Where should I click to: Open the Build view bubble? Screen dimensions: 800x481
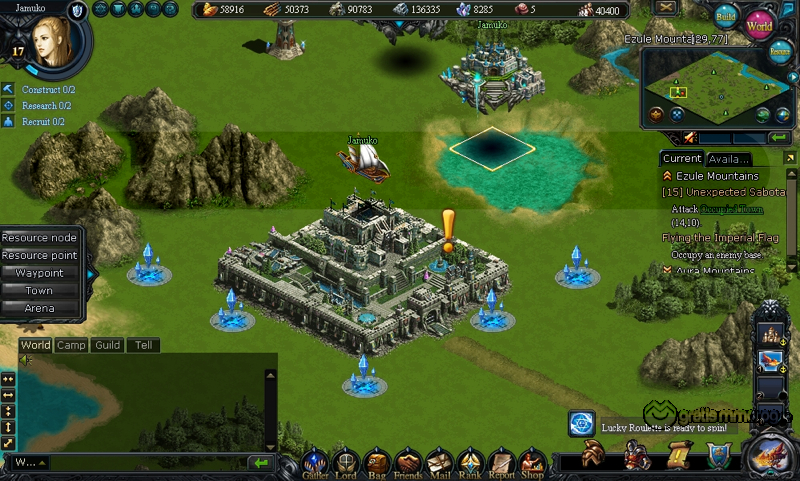726,17
